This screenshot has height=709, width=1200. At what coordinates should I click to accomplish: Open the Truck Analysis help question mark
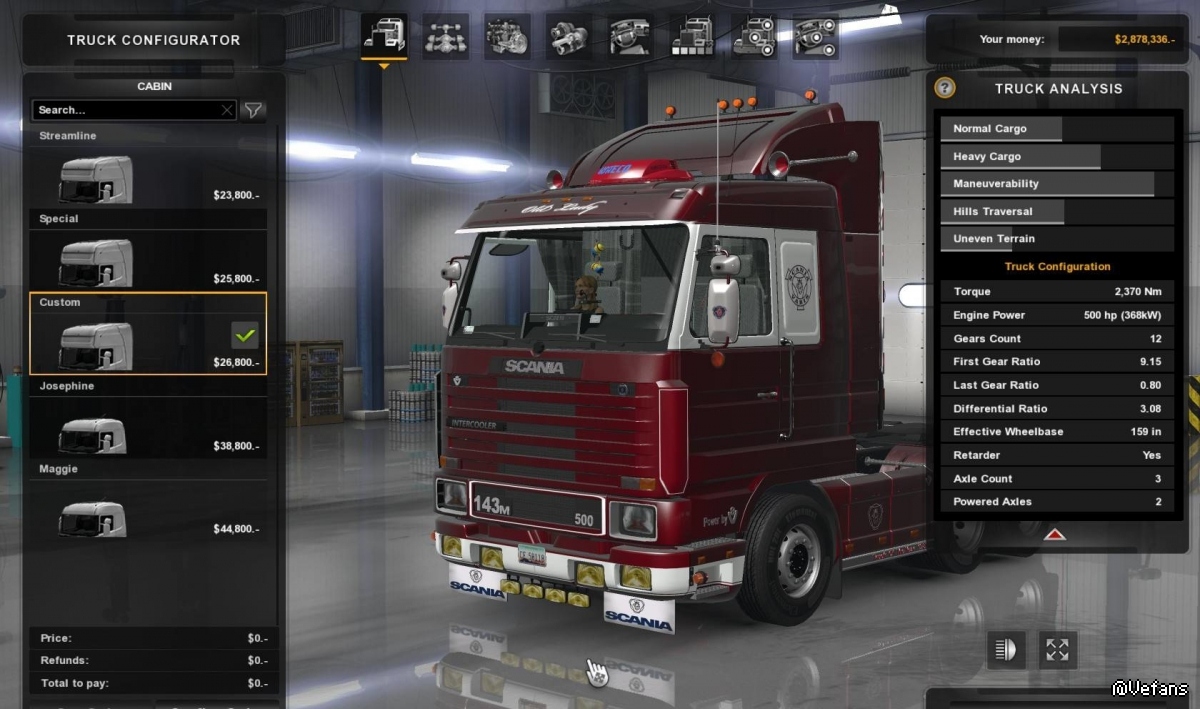pos(945,88)
